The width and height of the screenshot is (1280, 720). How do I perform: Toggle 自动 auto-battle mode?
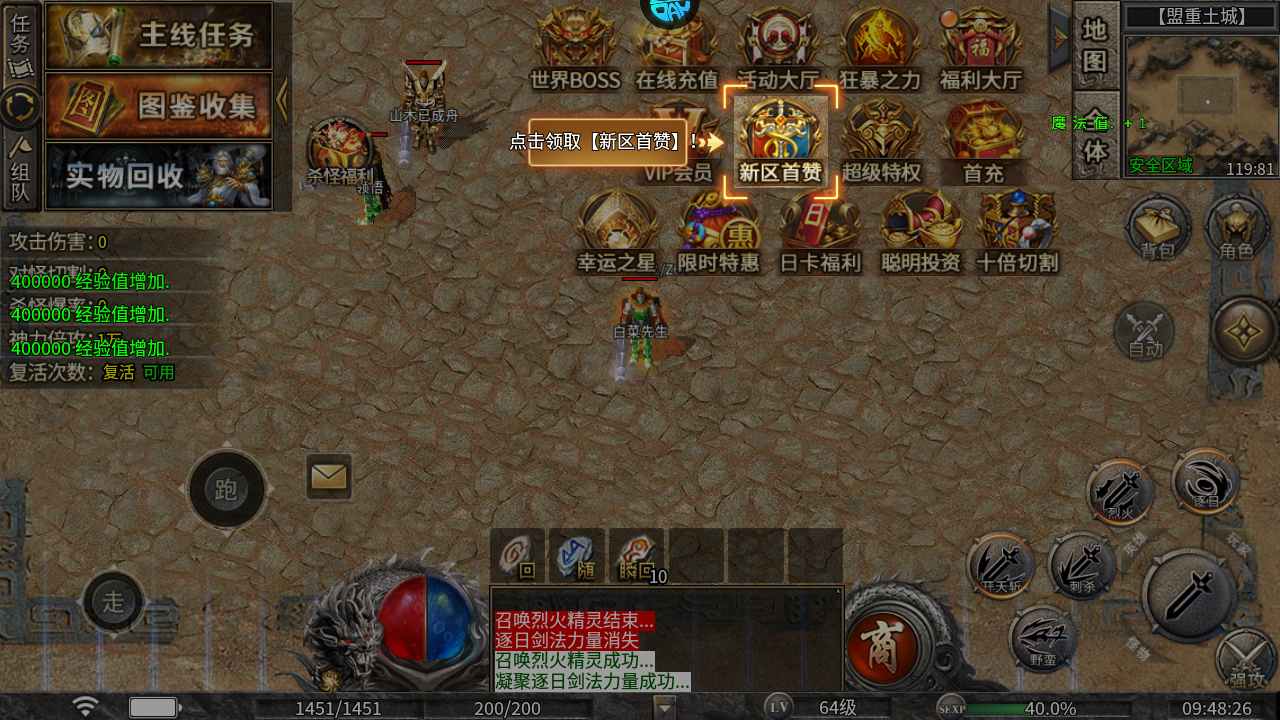point(1146,330)
